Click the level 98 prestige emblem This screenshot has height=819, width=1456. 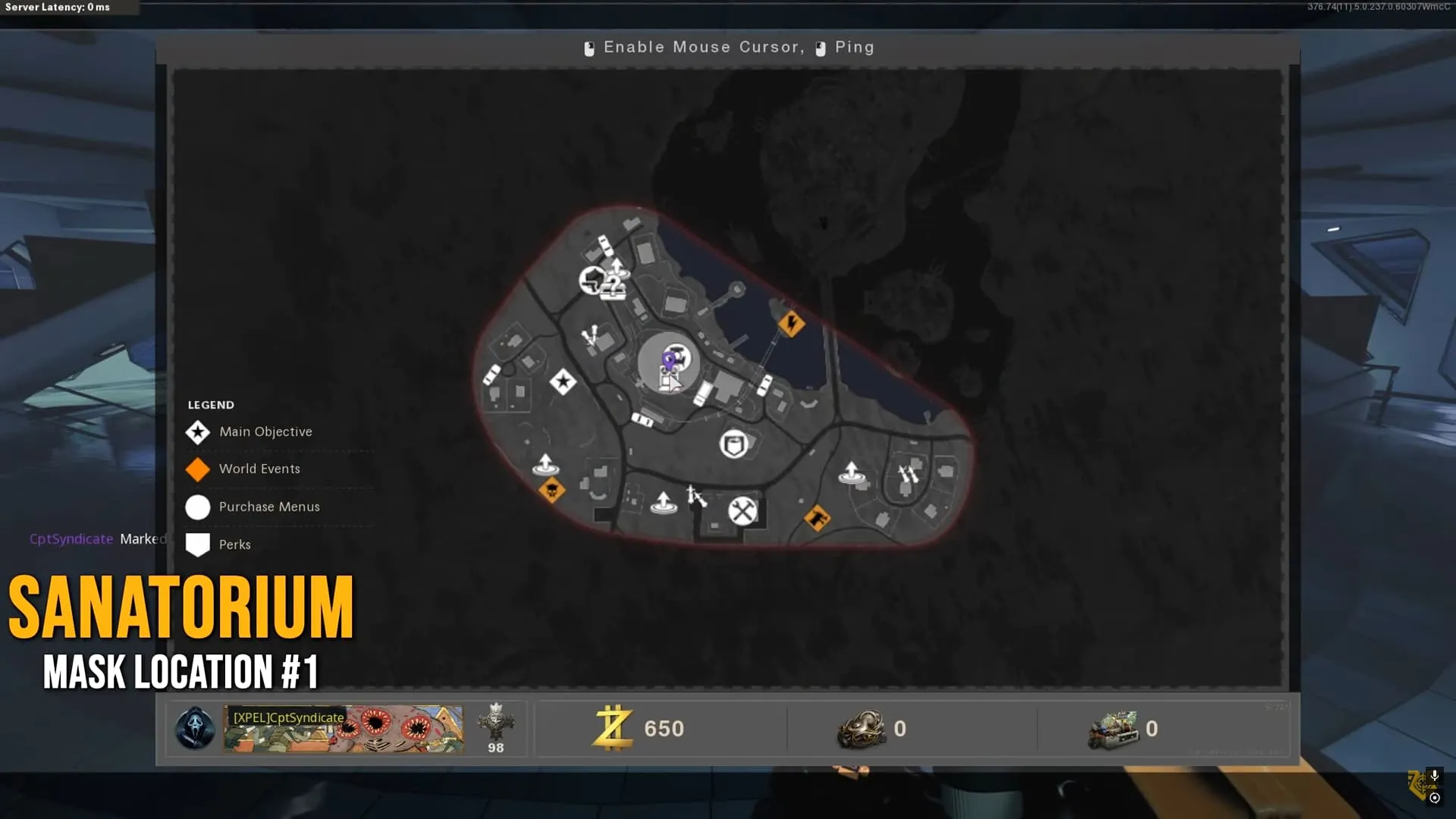click(x=496, y=723)
